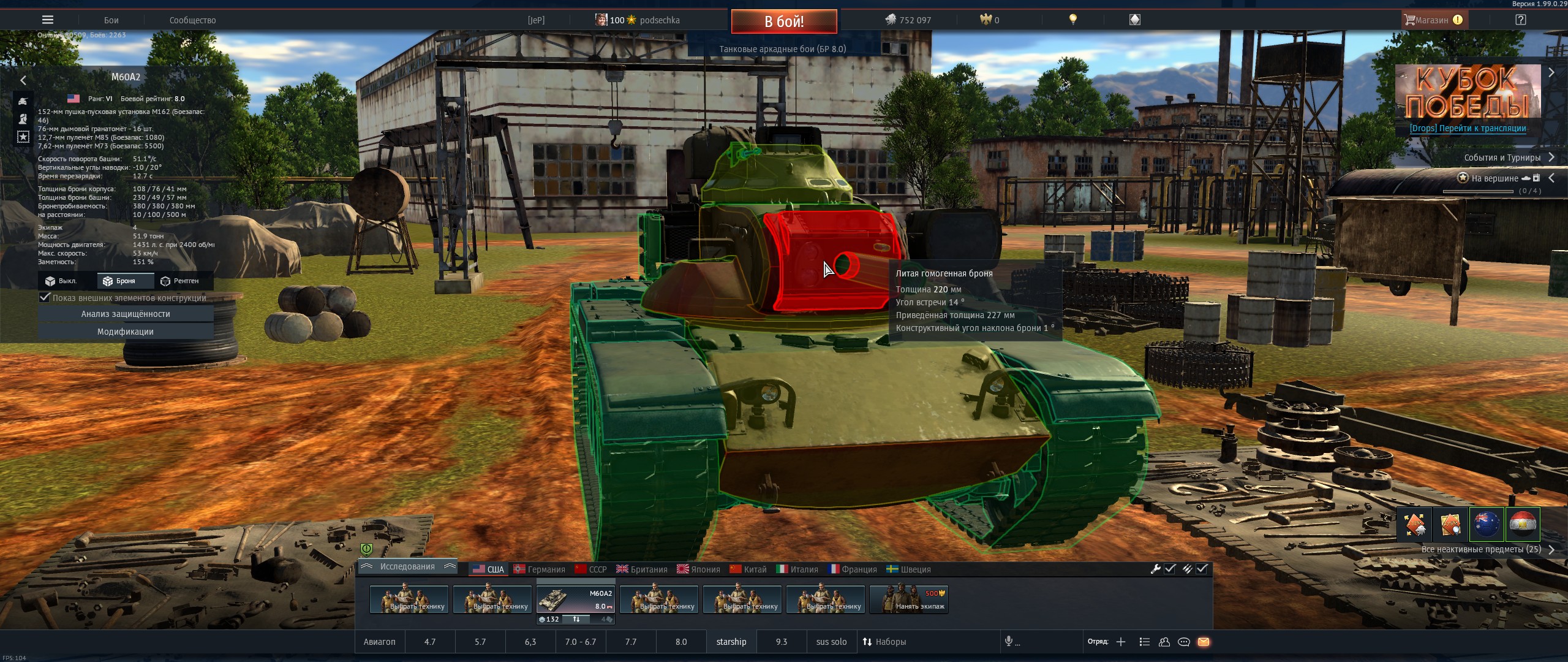
Task: Toggle «Показ внешних элементов конструкции» checkbox
Action: click(45, 297)
